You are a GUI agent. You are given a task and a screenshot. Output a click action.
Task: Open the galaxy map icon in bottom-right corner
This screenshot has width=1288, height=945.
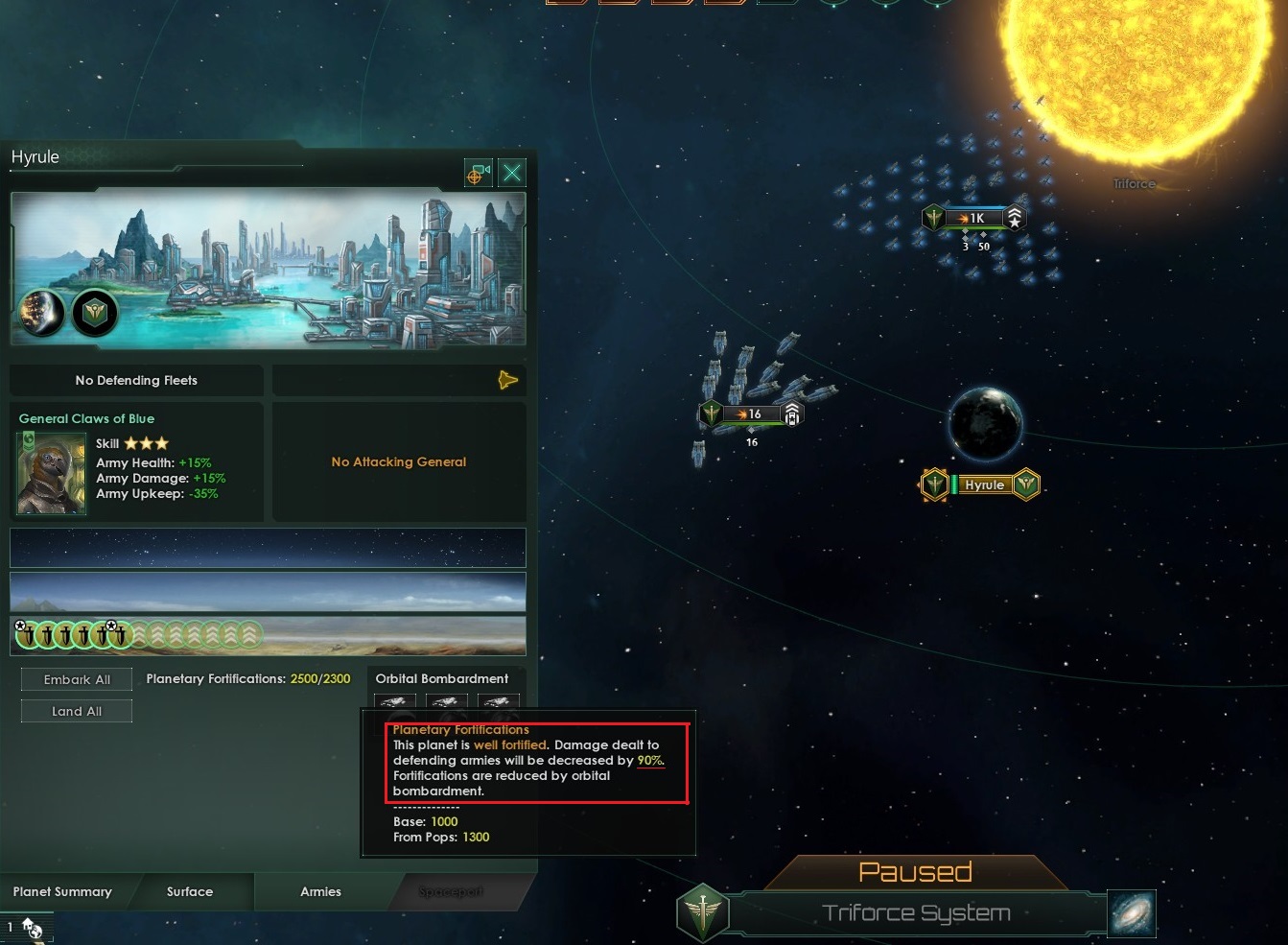[1133, 913]
